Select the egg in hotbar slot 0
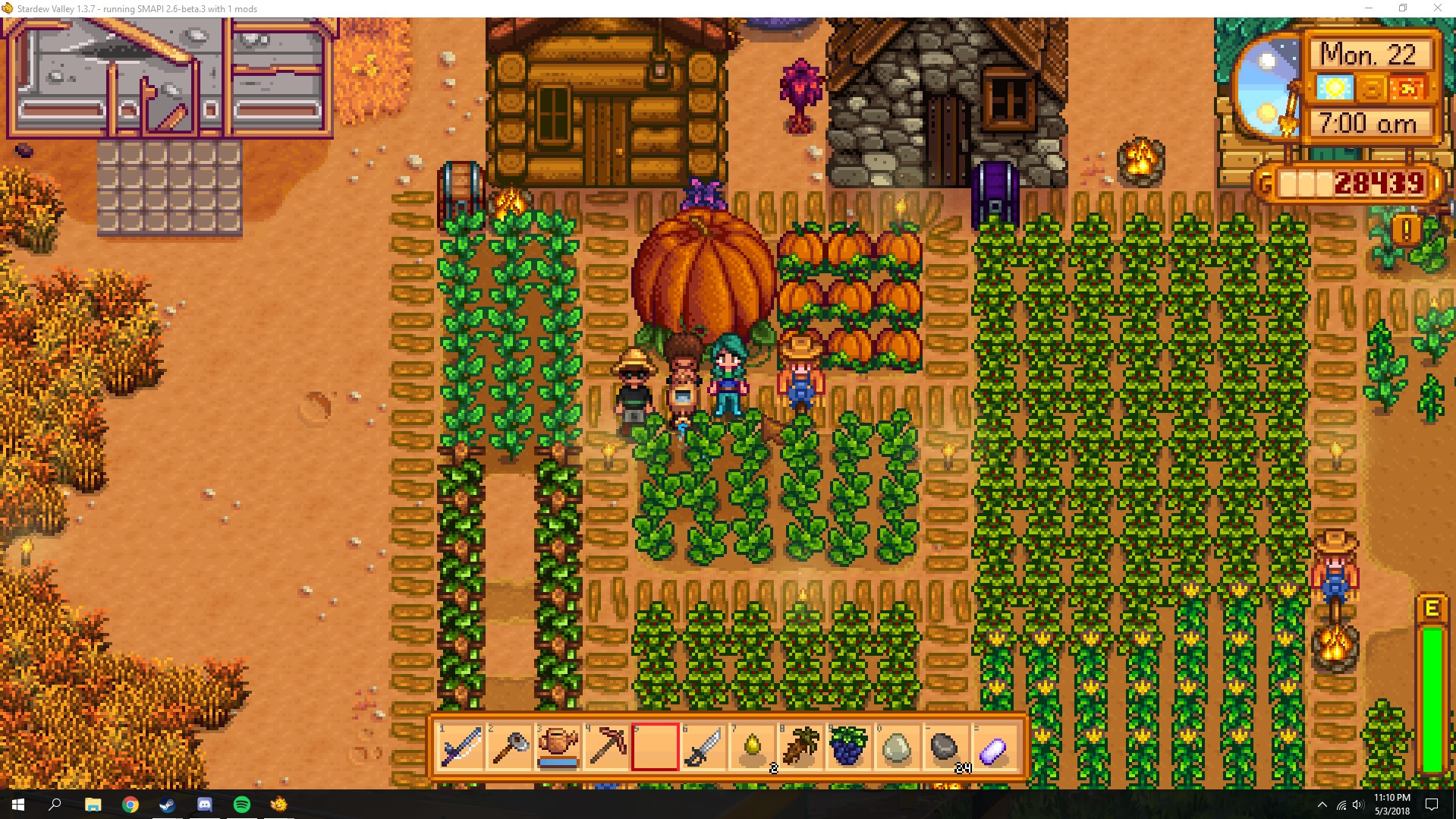This screenshot has width=1456, height=819. click(898, 748)
